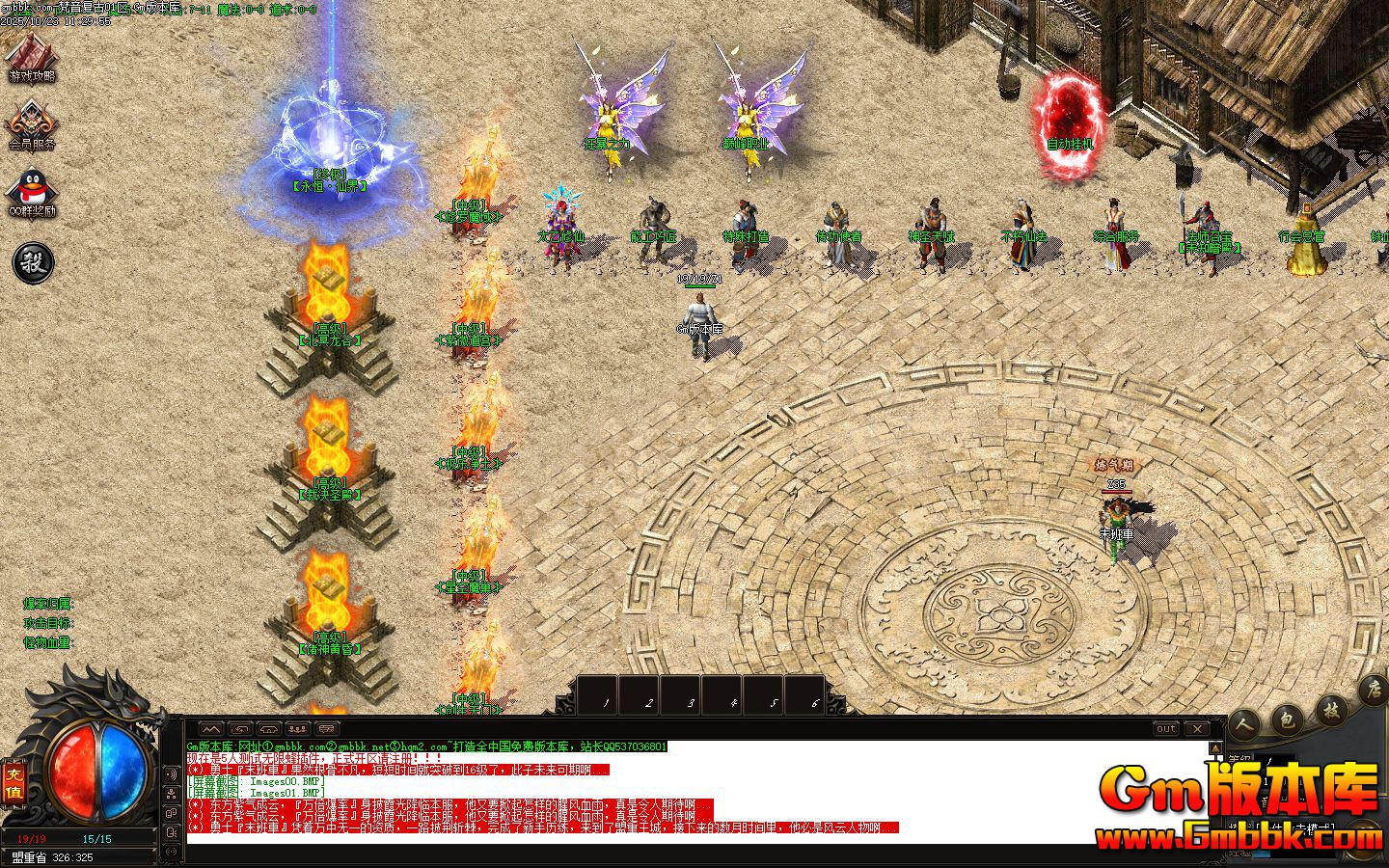Viewport: 1389px width, 868px height.
Task: Click the up-arrow chat bar button
Action: click(210, 729)
